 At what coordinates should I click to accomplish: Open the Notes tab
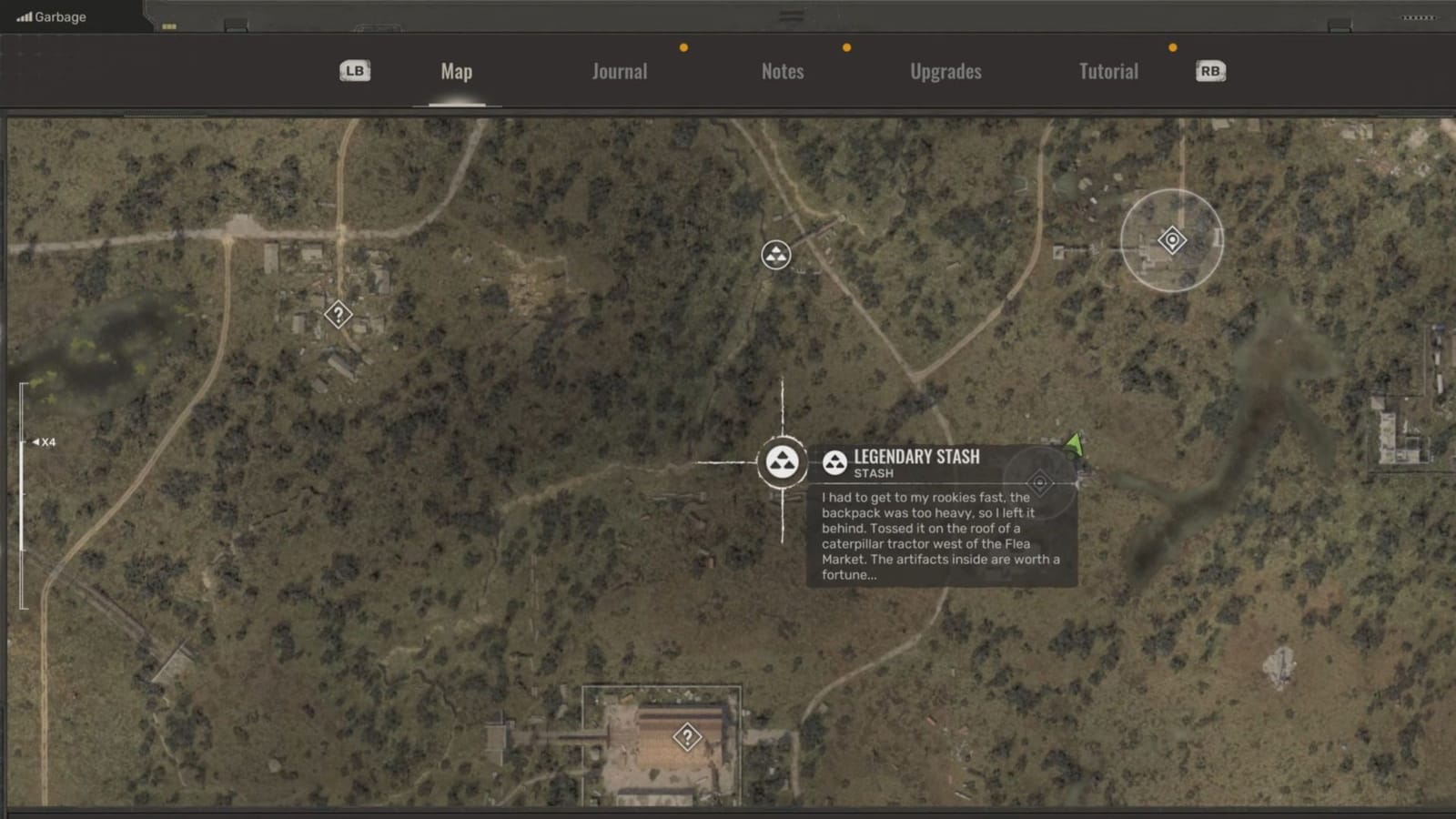click(783, 71)
